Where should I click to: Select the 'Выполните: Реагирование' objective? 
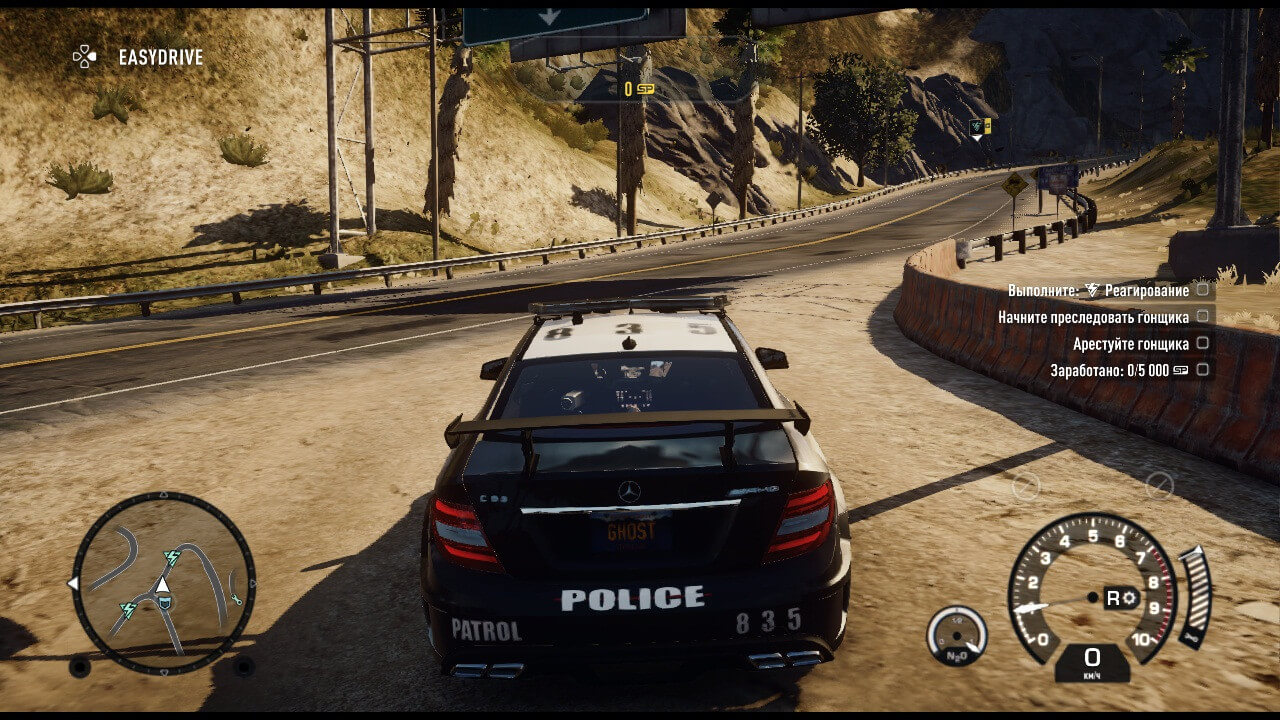tap(1099, 290)
